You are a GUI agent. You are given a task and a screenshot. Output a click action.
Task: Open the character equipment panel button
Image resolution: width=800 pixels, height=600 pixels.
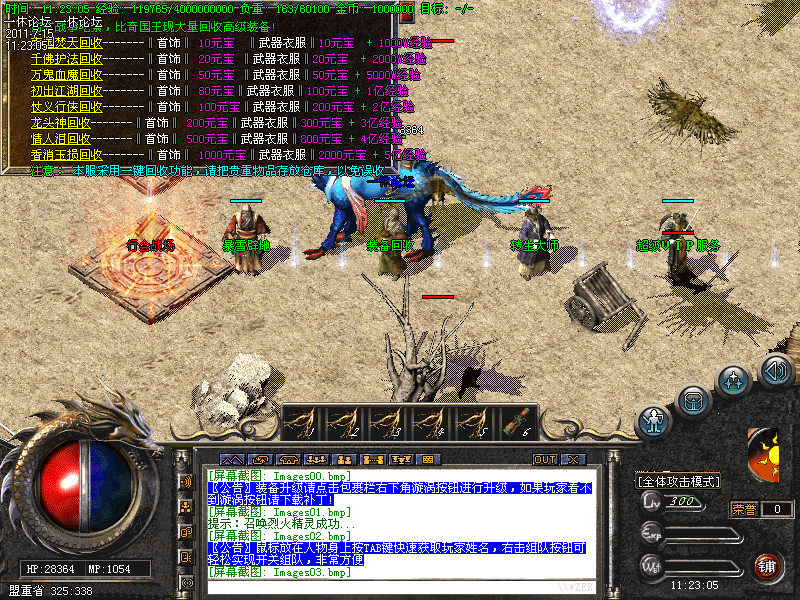coord(654,420)
